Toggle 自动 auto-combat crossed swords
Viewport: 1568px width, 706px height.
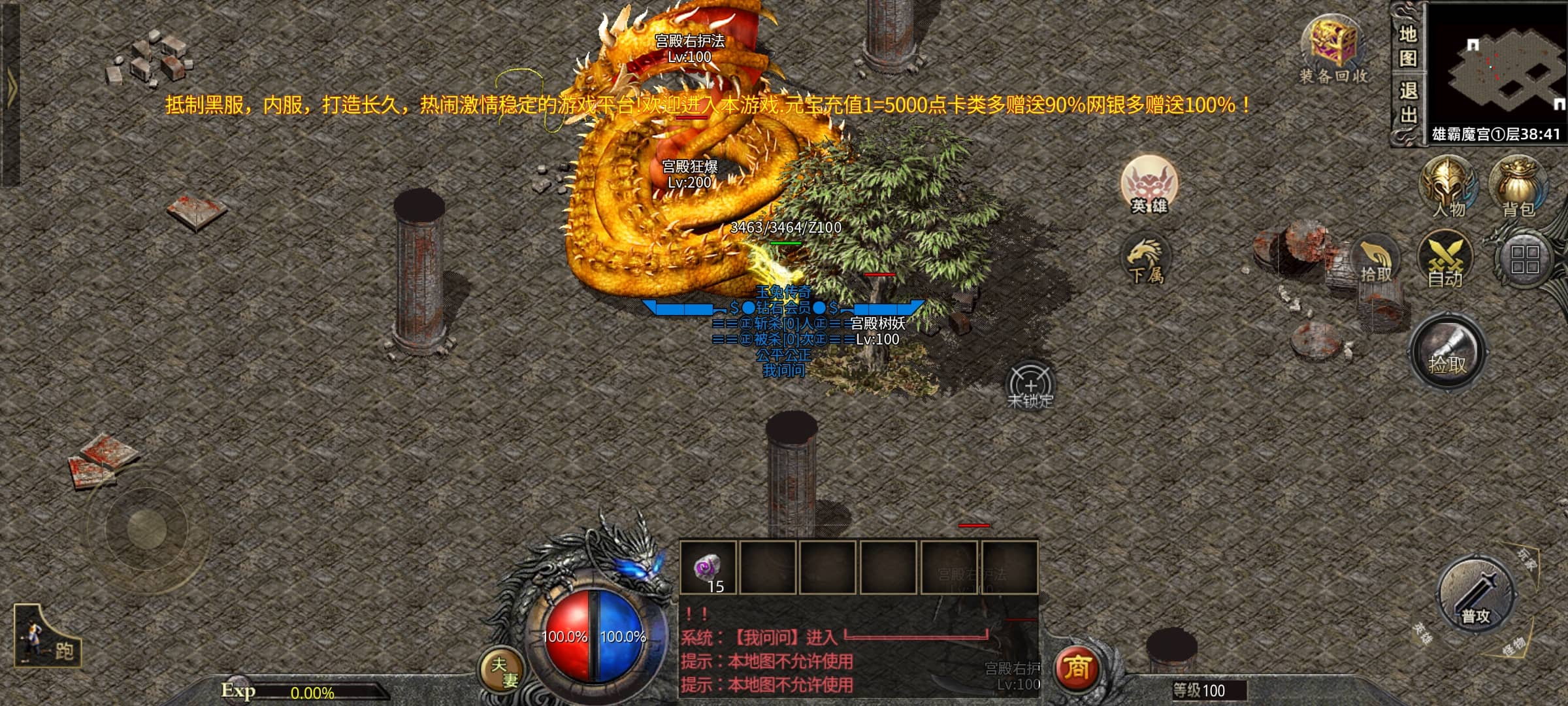click(1445, 261)
